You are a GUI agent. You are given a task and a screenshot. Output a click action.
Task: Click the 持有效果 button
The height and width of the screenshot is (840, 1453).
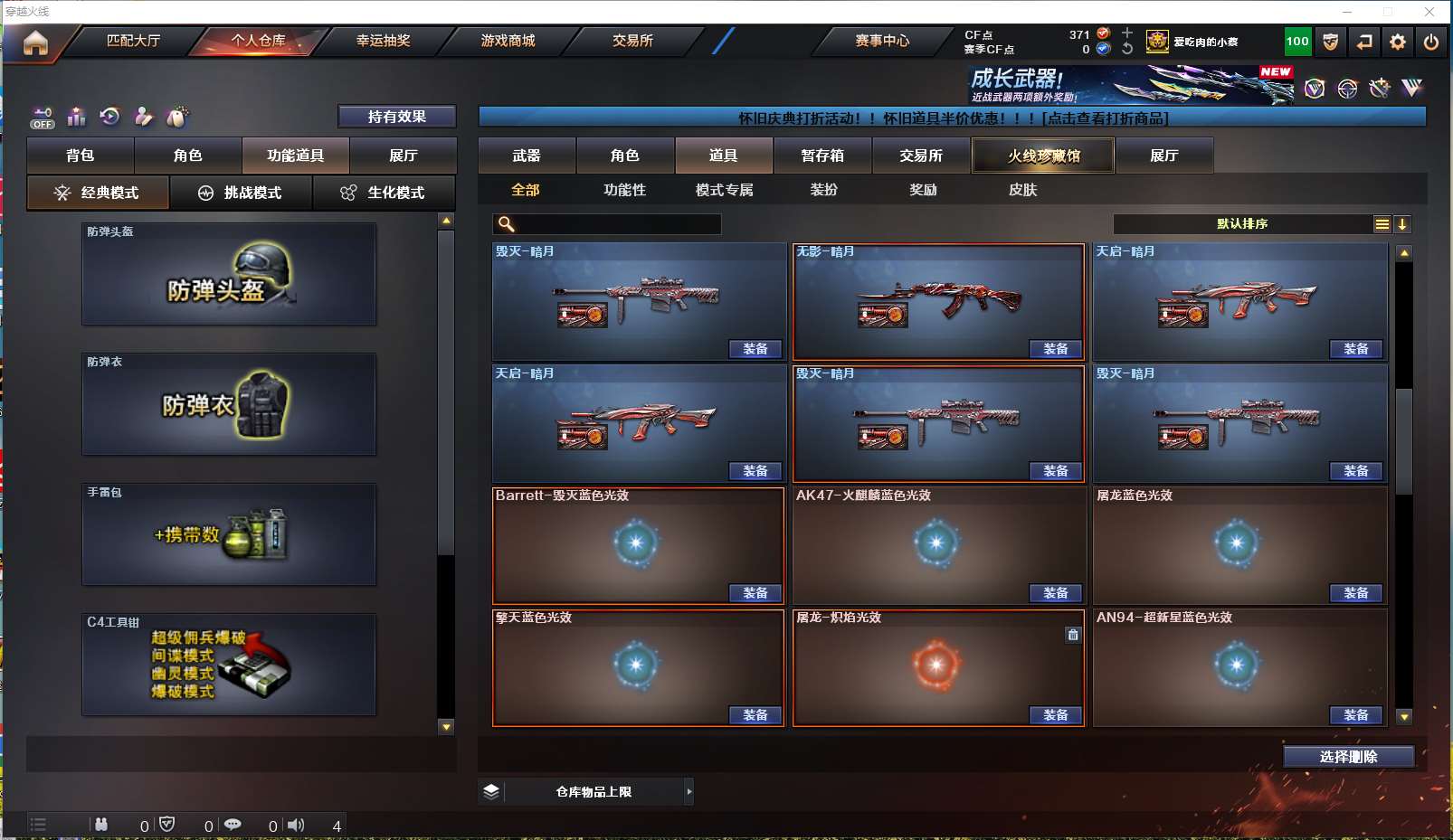click(396, 117)
